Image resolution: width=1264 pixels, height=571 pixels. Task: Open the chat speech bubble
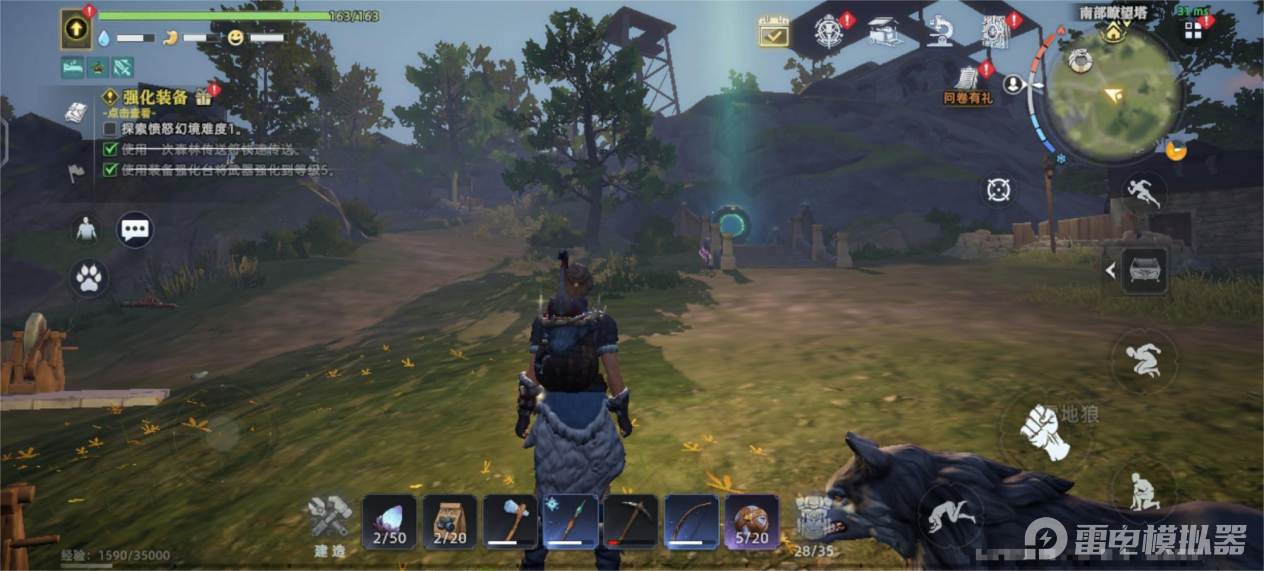(135, 230)
